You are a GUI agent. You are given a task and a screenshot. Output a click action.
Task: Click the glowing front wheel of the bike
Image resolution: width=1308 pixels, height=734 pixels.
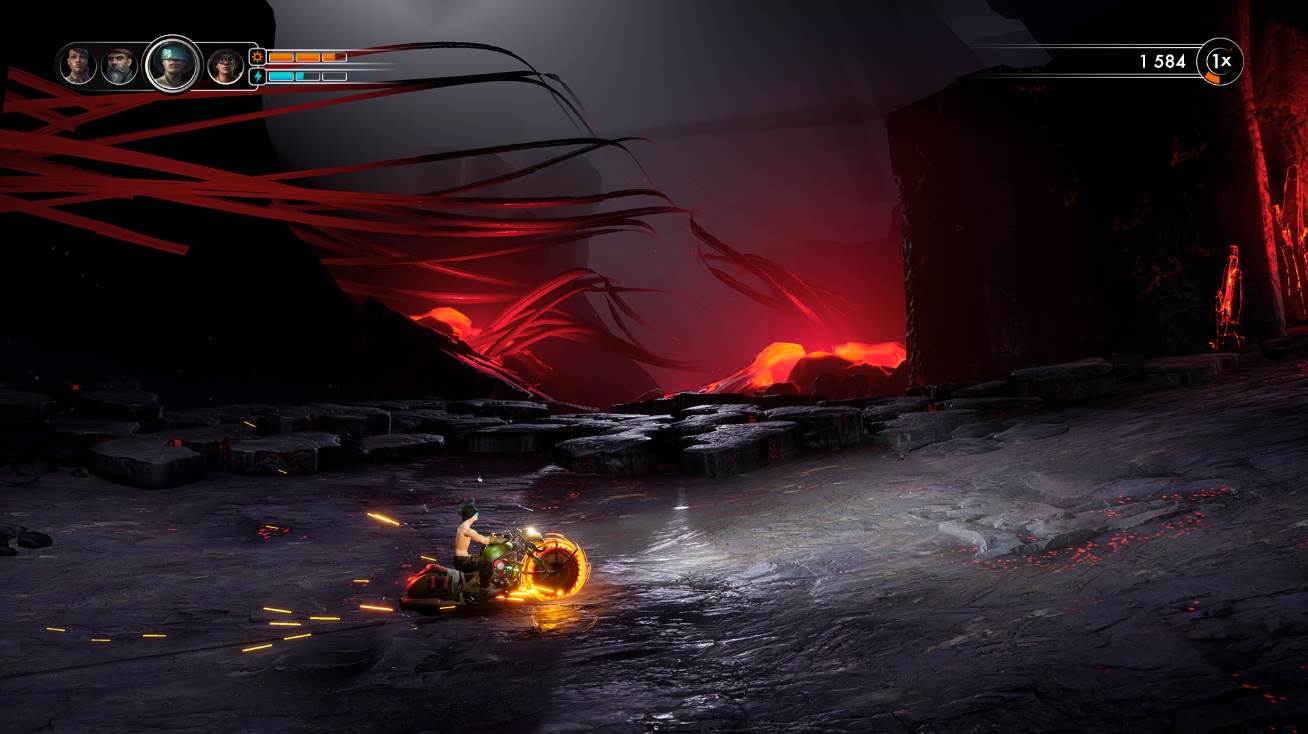coord(557,570)
